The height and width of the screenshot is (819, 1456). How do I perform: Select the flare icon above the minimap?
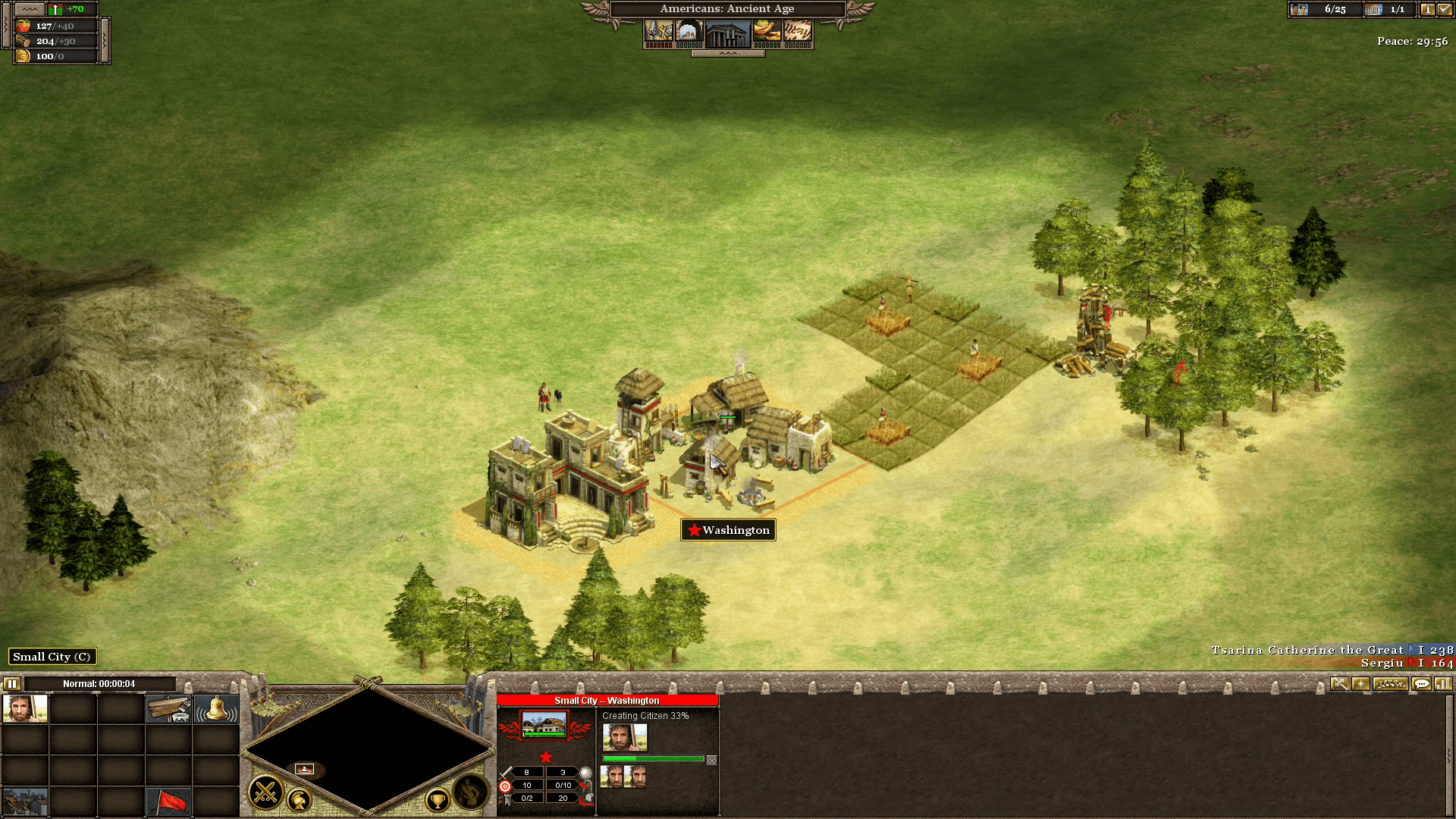(x=1360, y=683)
